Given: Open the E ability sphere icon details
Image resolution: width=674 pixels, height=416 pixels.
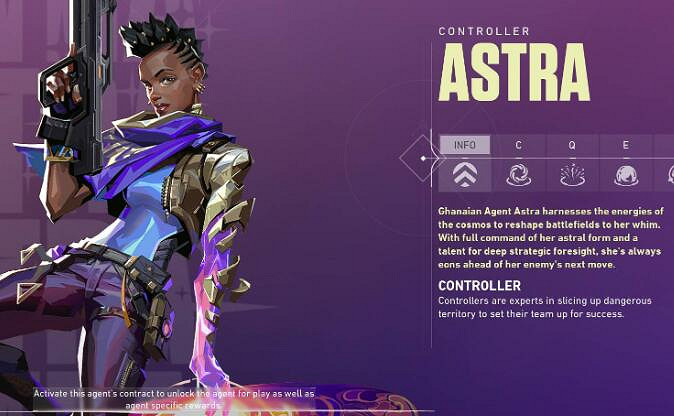Looking at the screenshot, I should click(x=626, y=175).
